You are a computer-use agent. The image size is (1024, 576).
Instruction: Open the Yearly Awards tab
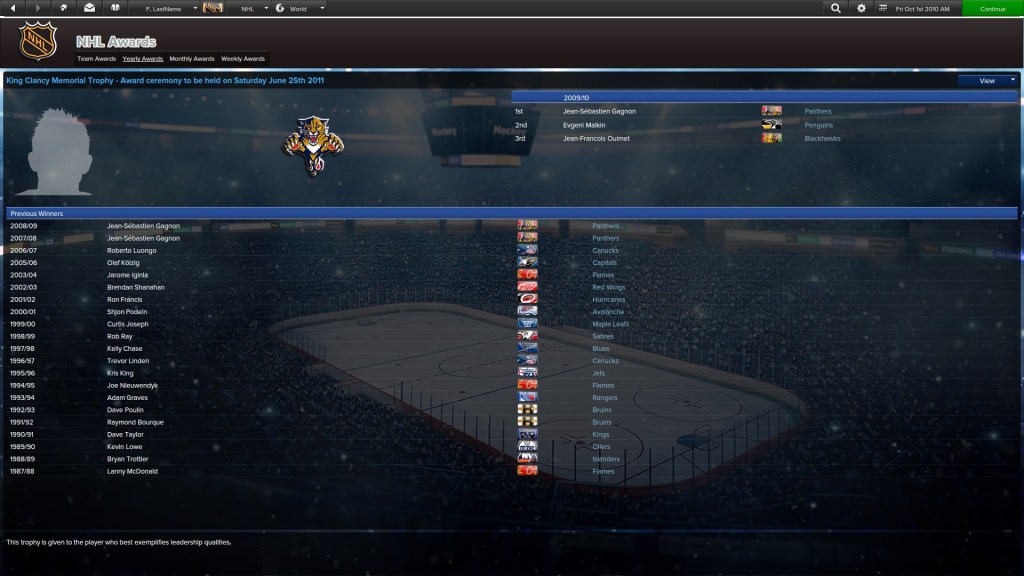pyautogui.click(x=143, y=59)
